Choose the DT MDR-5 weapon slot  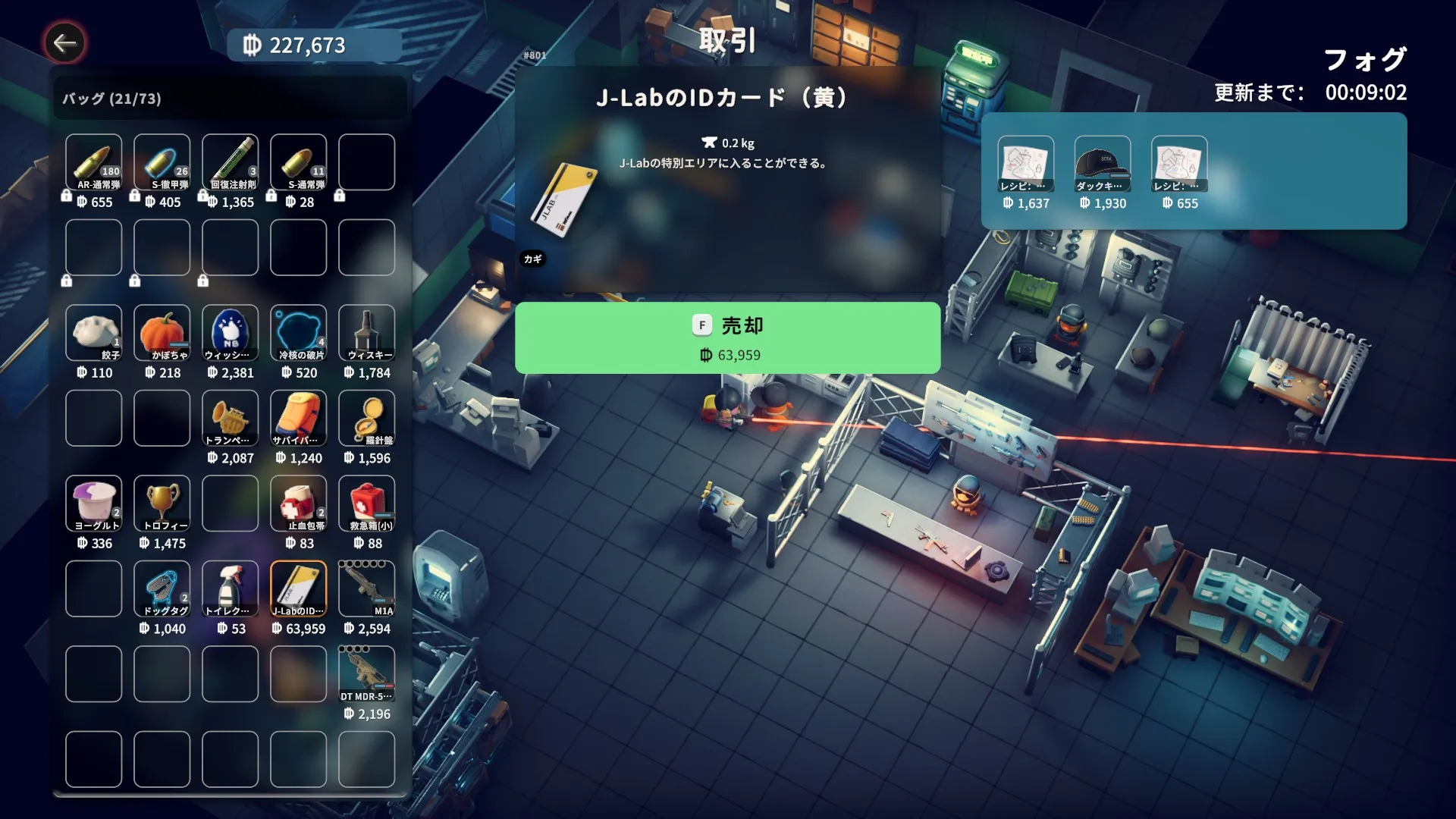(x=367, y=674)
